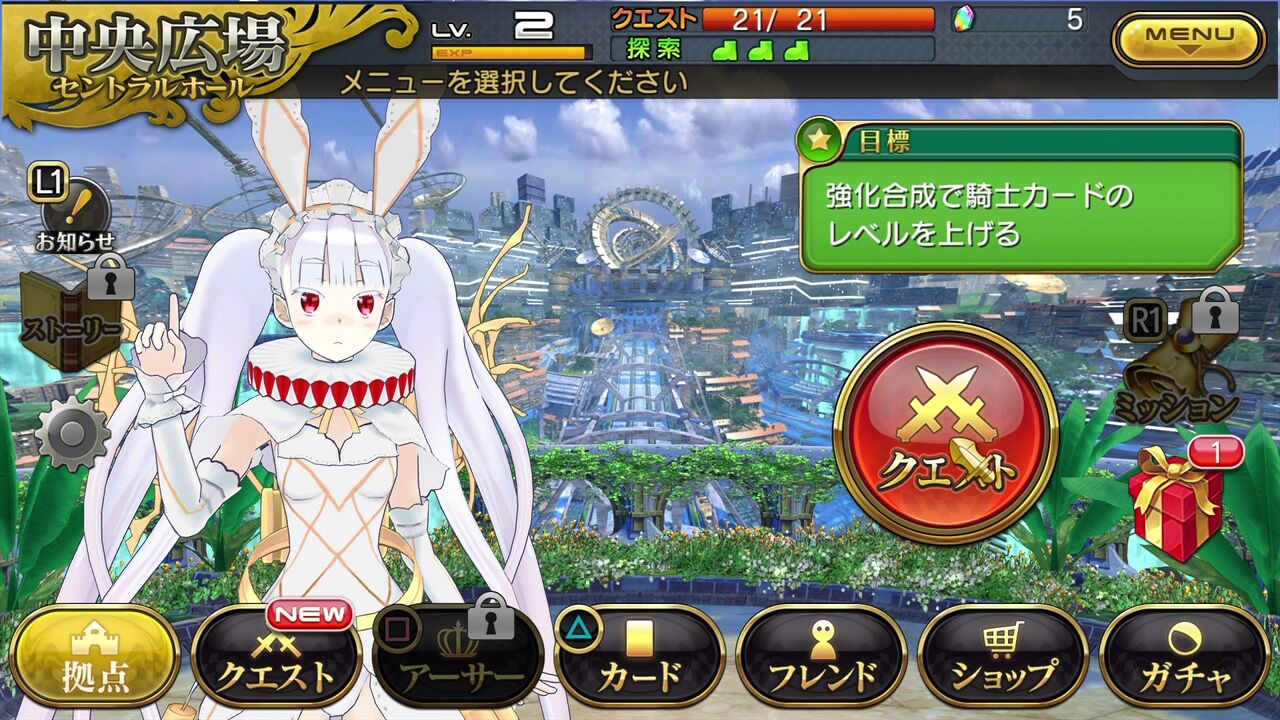Open the gold MENU button
The height and width of the screenshot is (720, 1280).
pyautogui.click(x=1189, y=40)
